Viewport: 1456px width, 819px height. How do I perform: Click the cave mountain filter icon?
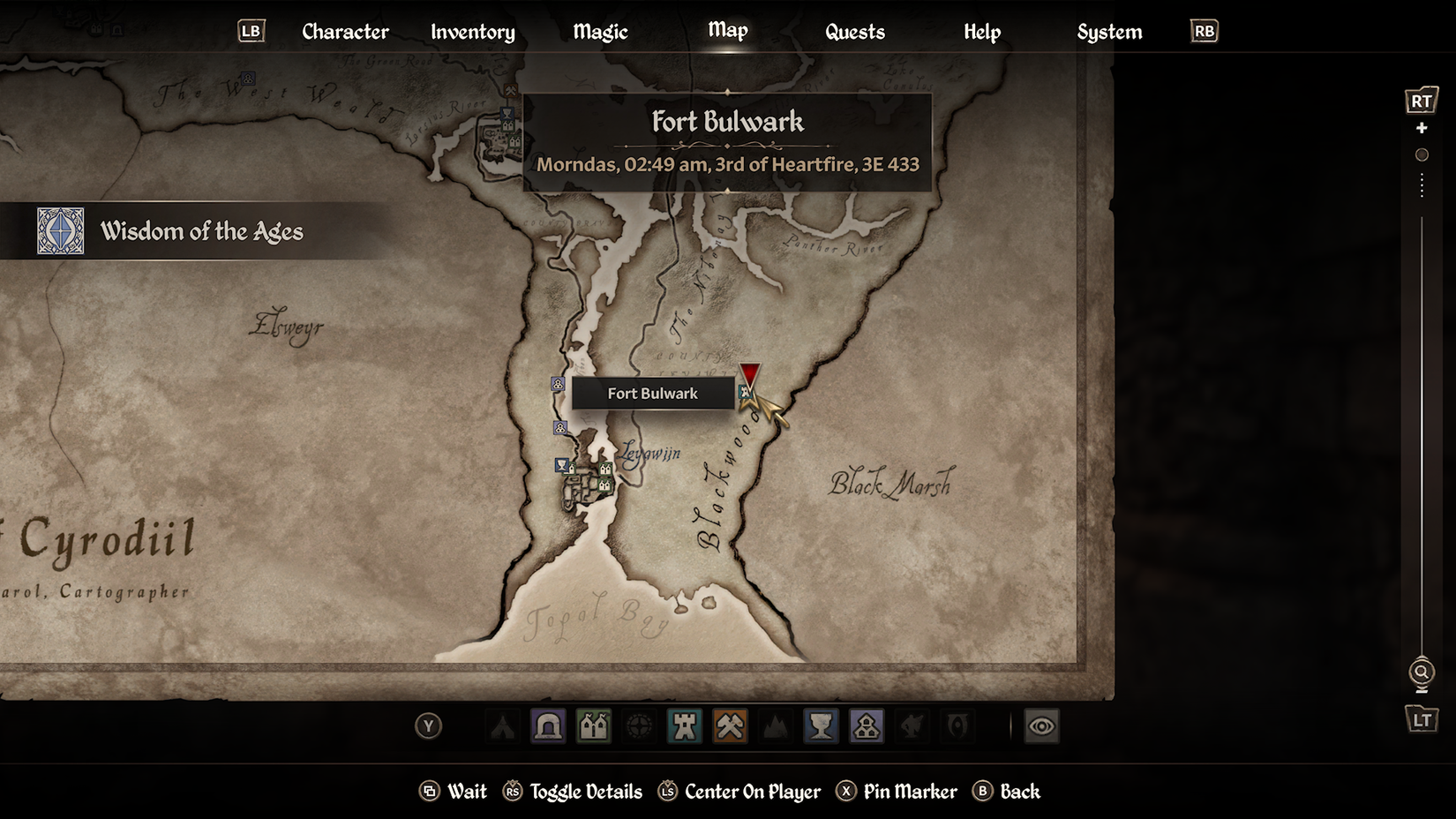coord(777,726)
